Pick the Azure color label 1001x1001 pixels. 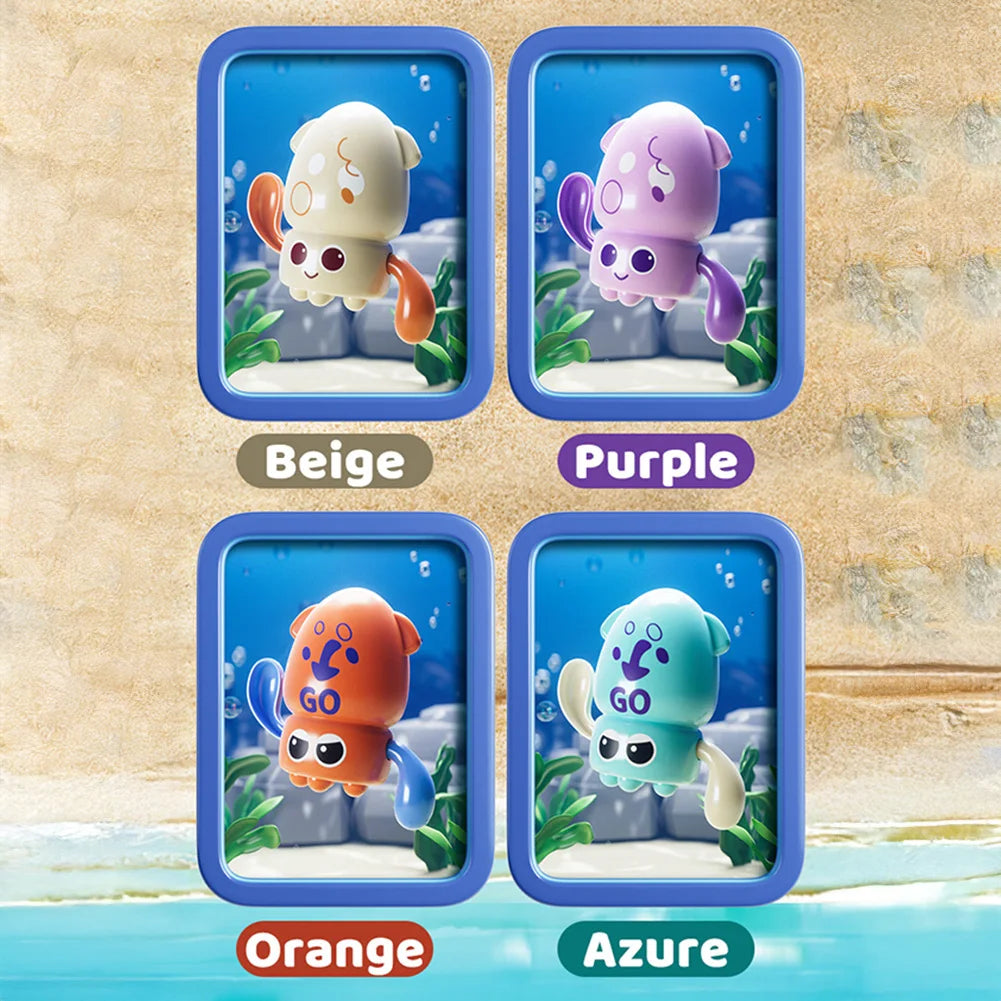point(655,949)
